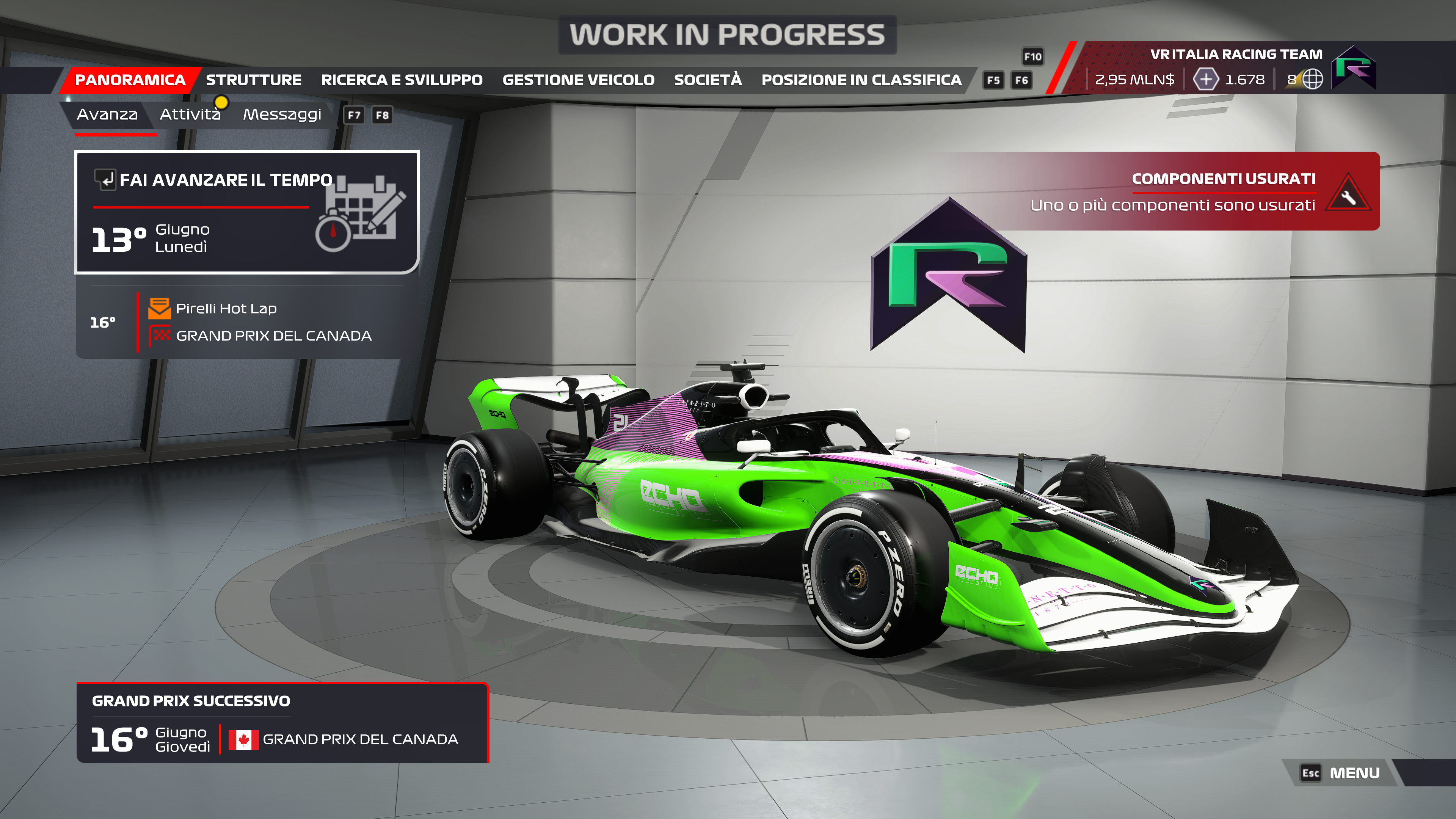Open the Componenti Usurati warning
The image size is (1456, 819).
[1204, 191]
